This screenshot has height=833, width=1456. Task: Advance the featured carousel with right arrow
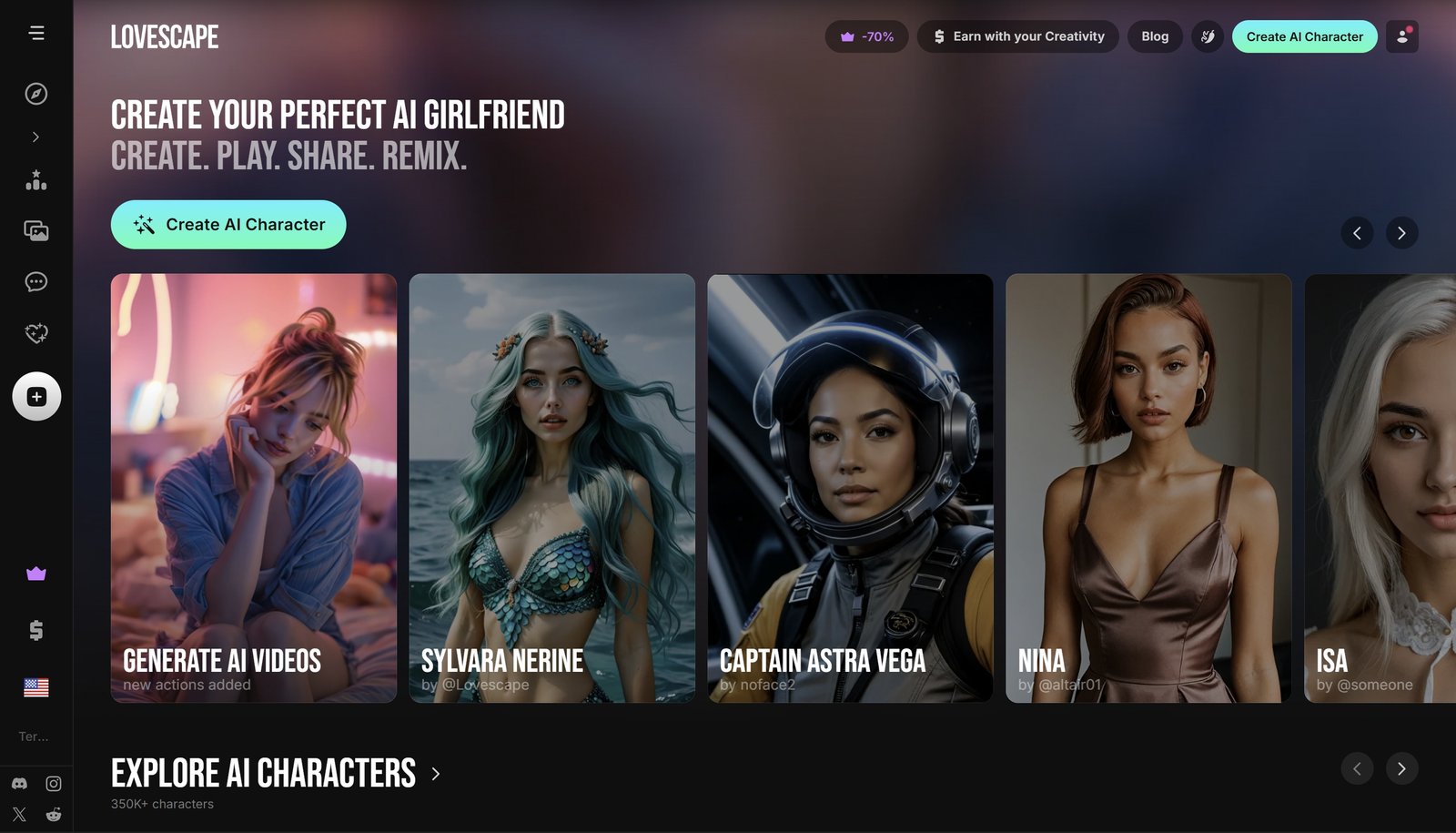pyautogui.click(x=1401, y=233)
